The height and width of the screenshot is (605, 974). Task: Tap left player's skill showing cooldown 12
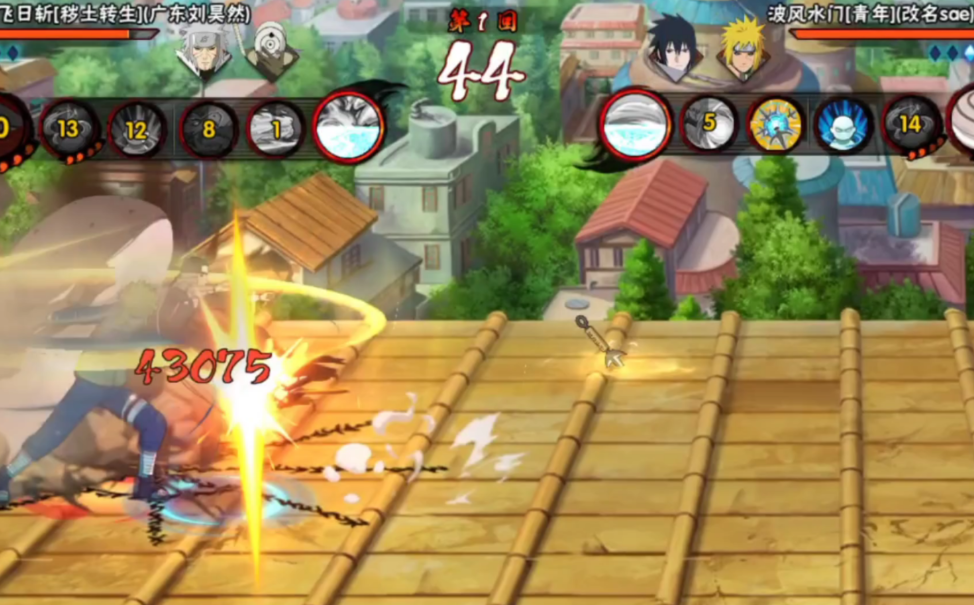click(137, 130)
